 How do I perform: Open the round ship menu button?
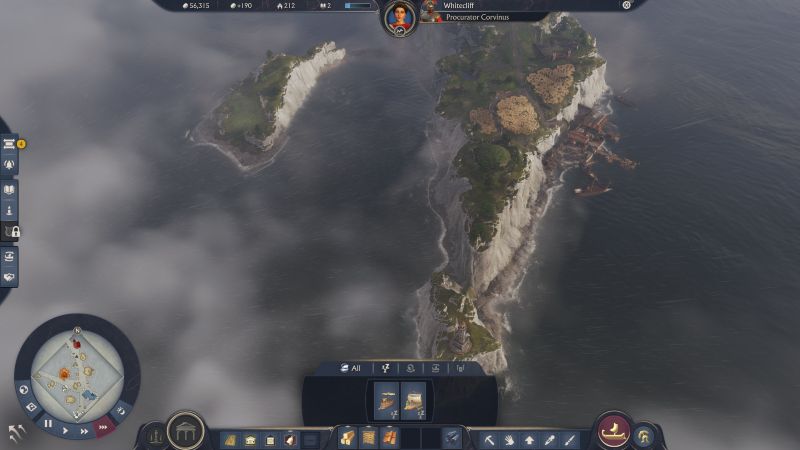pos(614,431)
